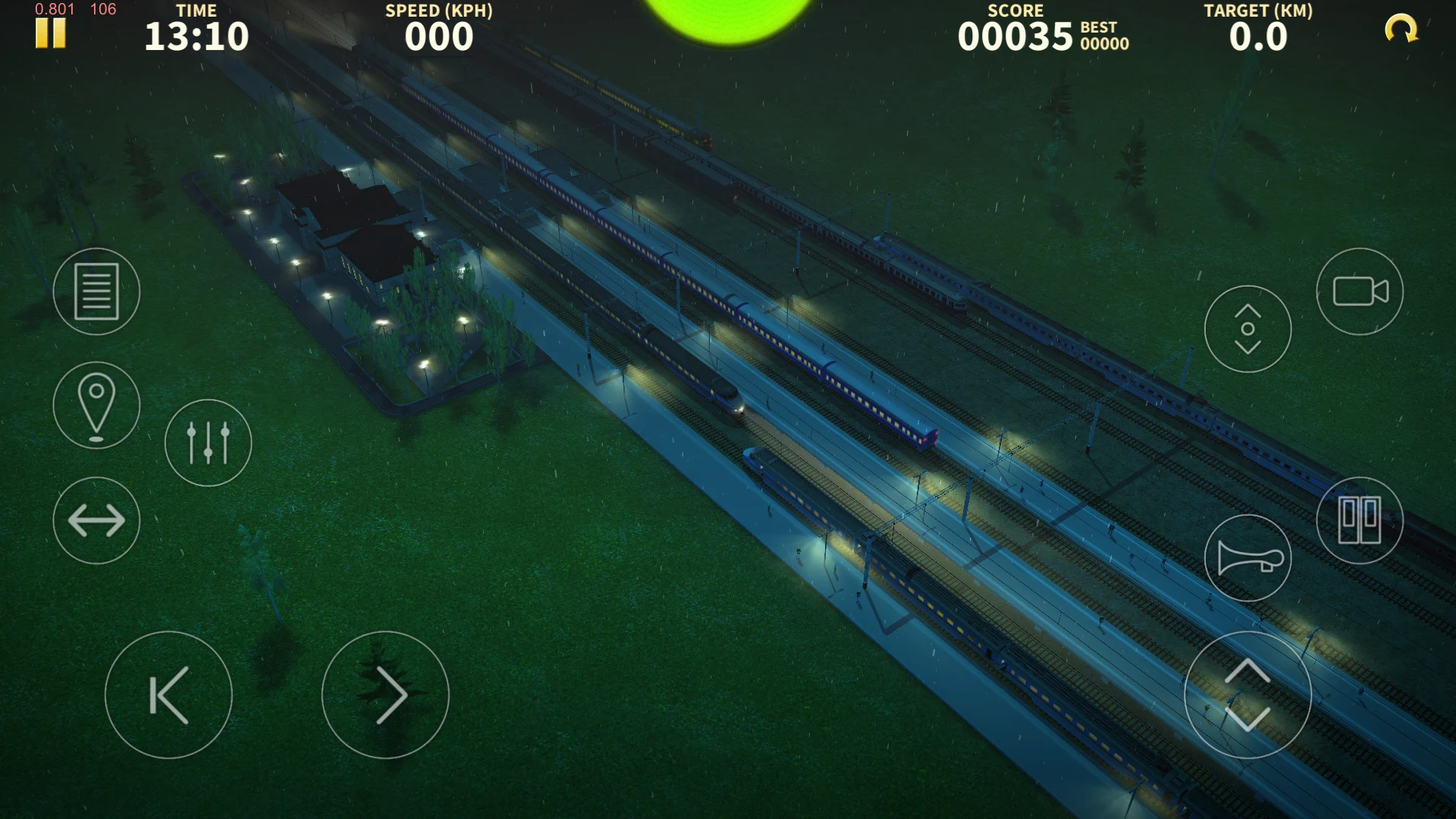This screenshot has width=1456, height=819.
Task: Restart the current level
Action: click(1401, 28)
